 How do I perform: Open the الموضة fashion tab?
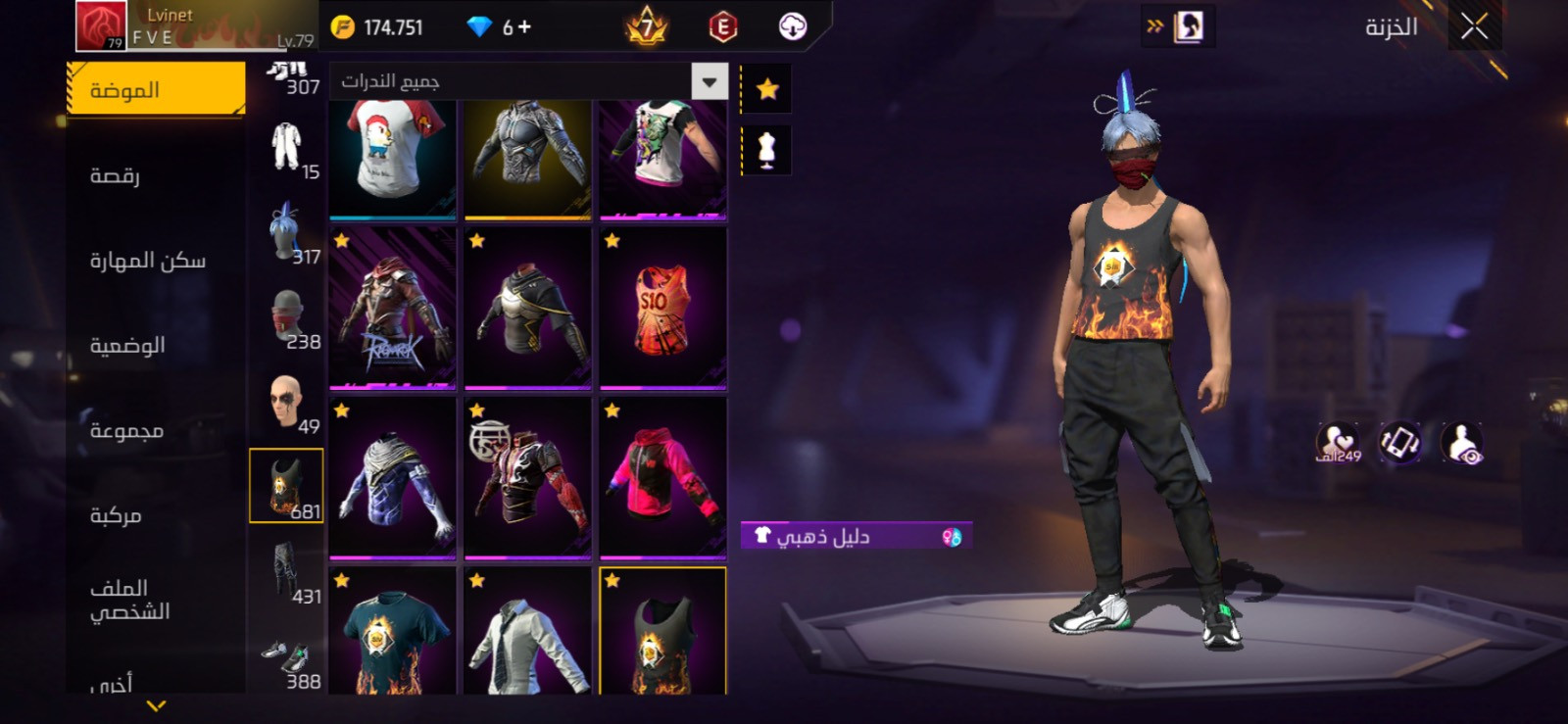(157, 90)
